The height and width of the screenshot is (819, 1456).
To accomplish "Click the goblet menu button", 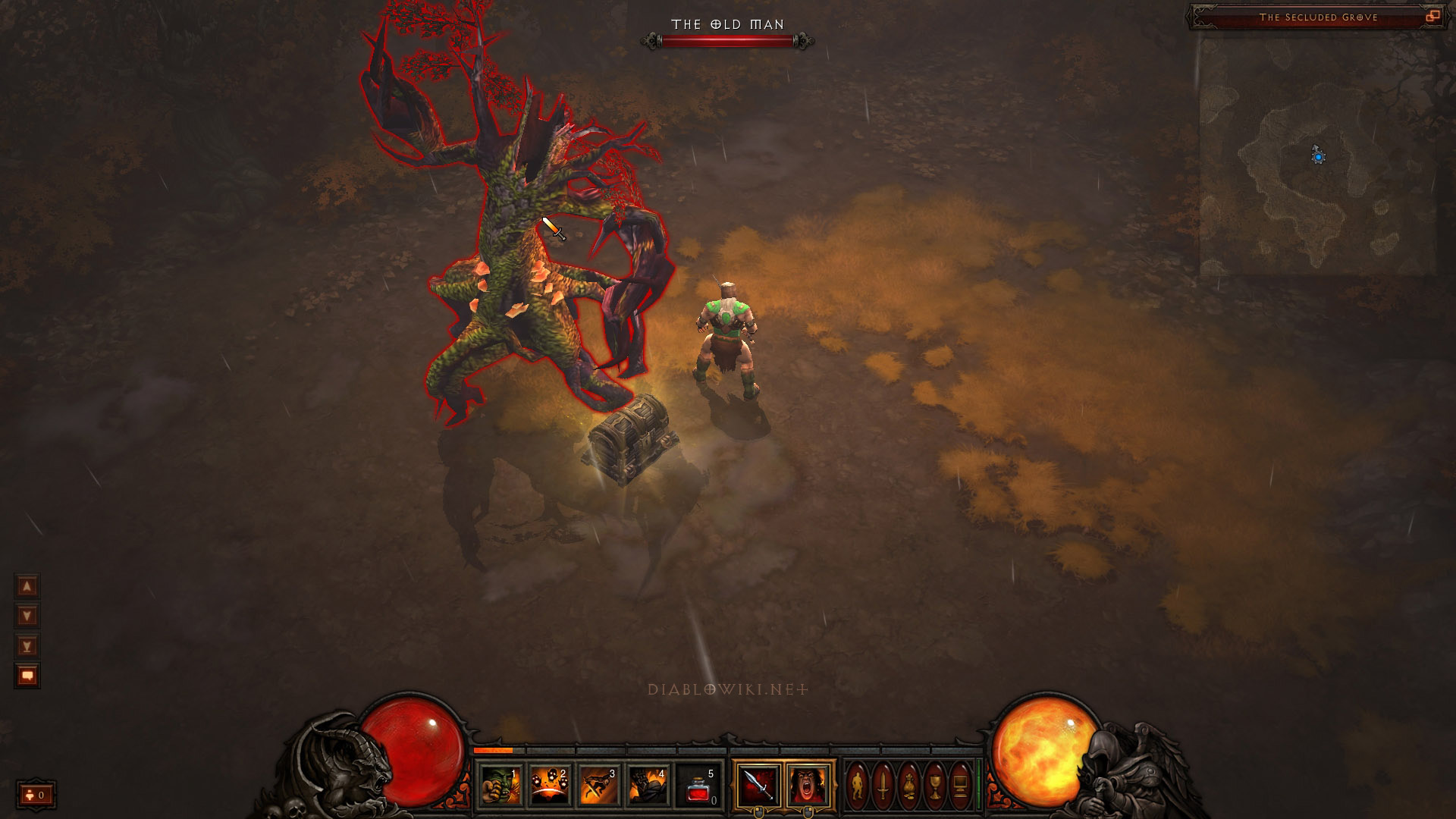I will [935, 785].
